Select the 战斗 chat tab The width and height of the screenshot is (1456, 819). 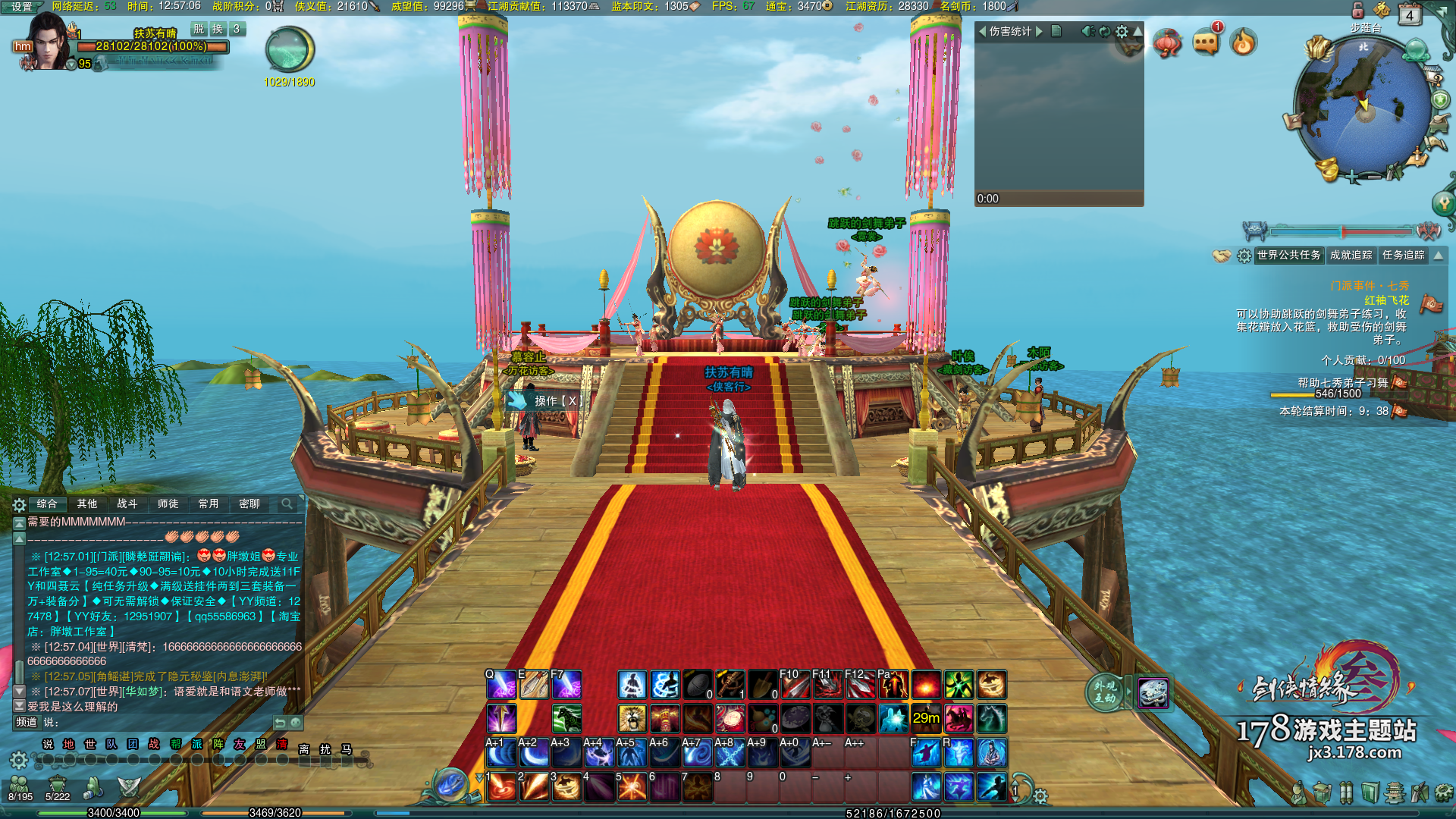(127, 504)
